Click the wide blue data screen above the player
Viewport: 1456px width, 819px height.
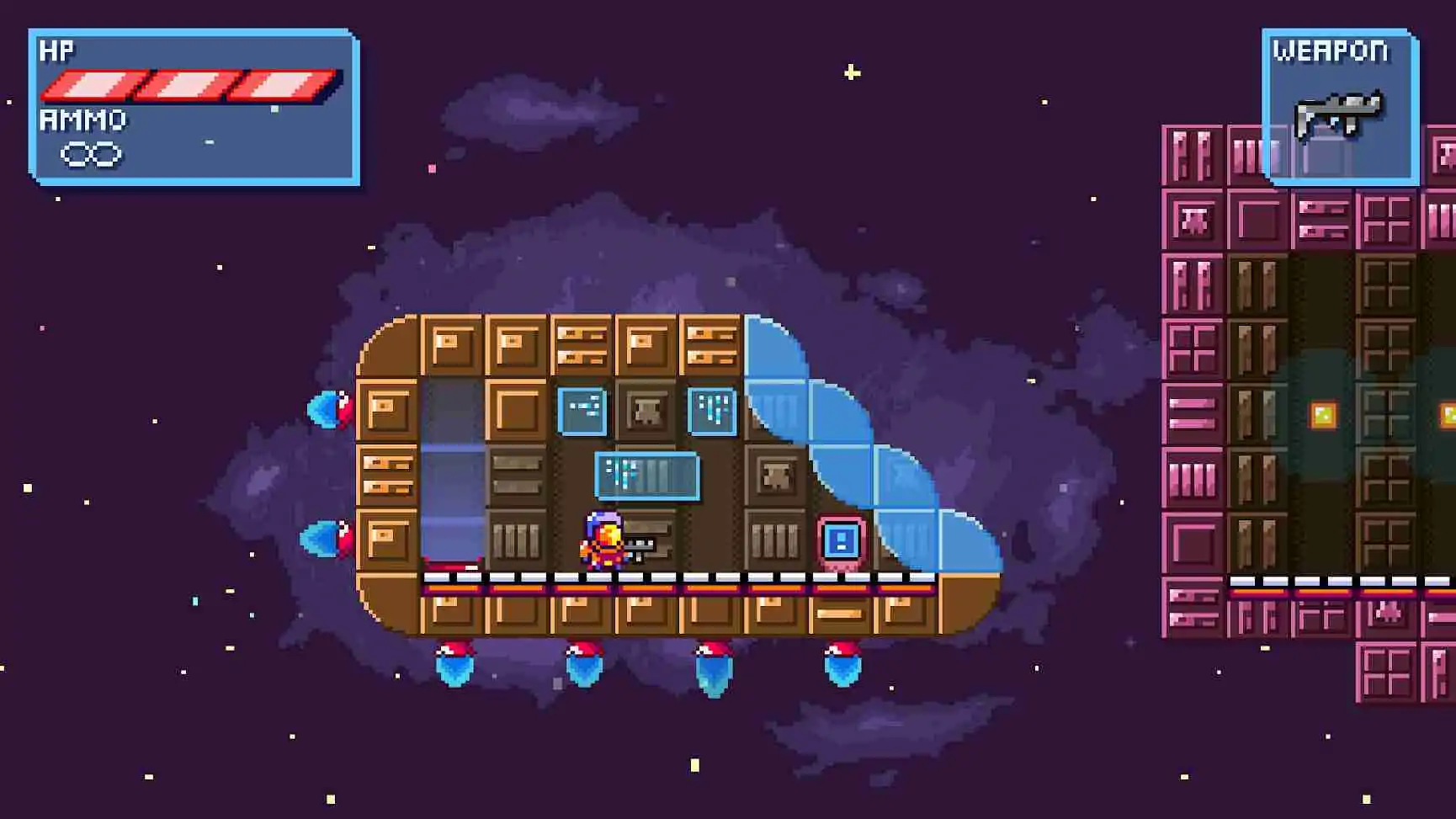tap(646, 474)
